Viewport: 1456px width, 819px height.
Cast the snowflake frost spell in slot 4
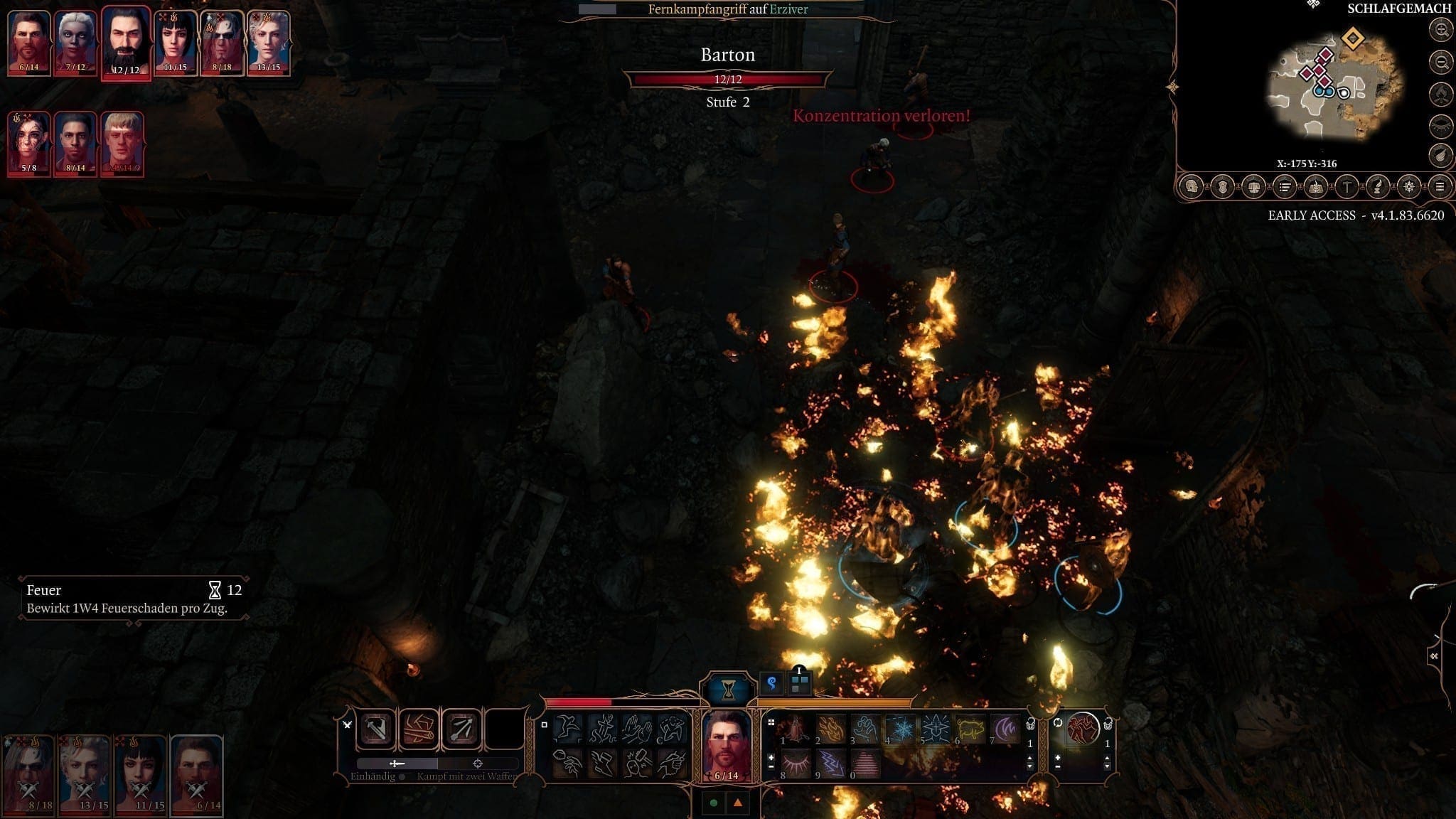click(x=899, y=729)
